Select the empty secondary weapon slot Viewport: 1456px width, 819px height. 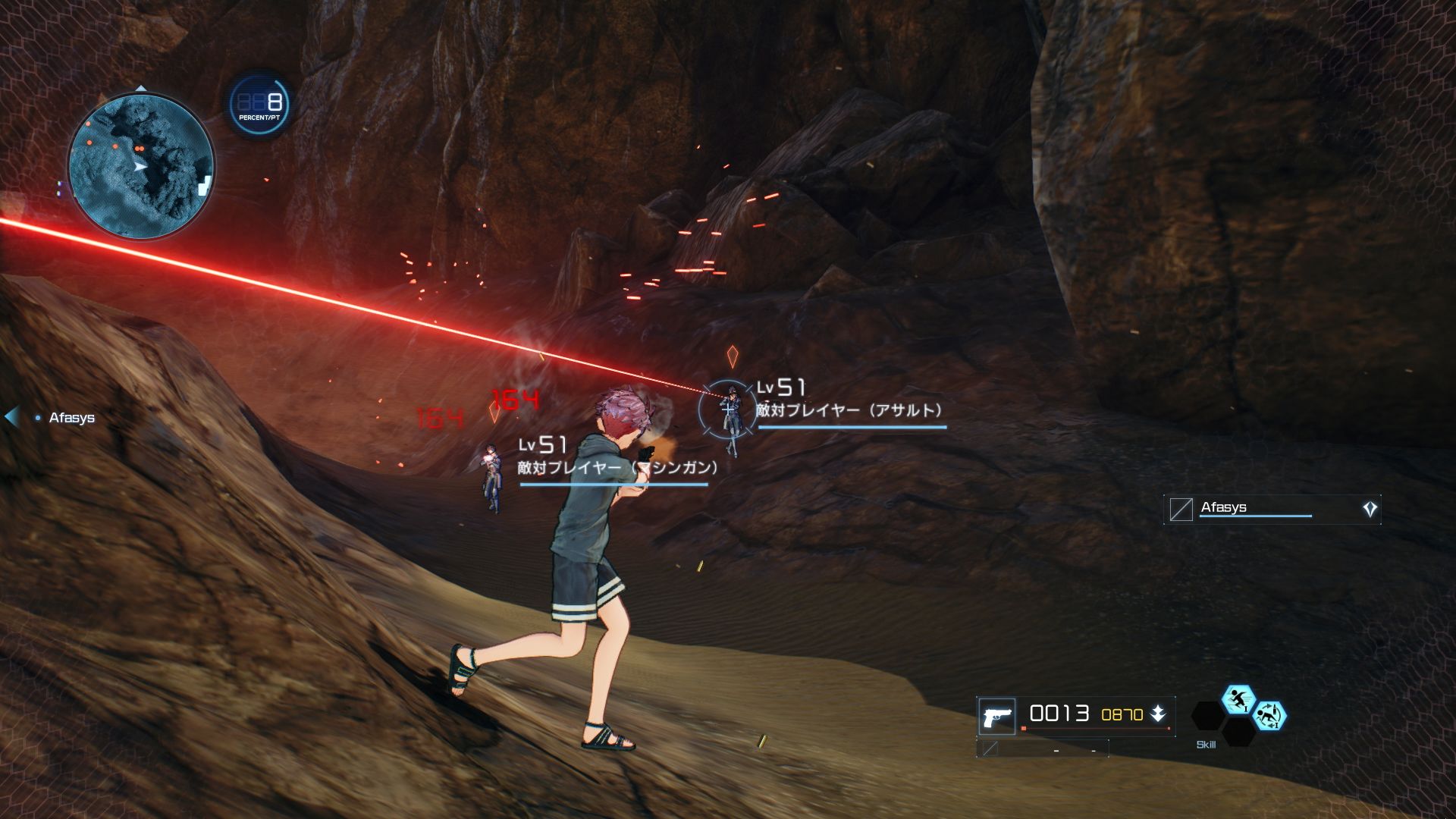(x=1042, y=749)
